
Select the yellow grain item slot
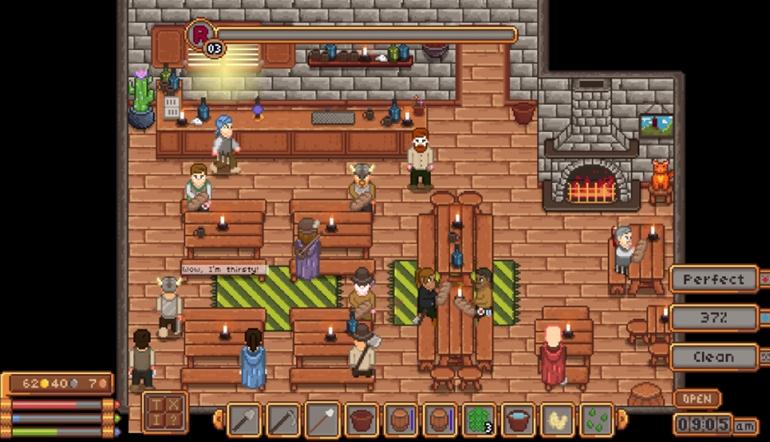557,419
